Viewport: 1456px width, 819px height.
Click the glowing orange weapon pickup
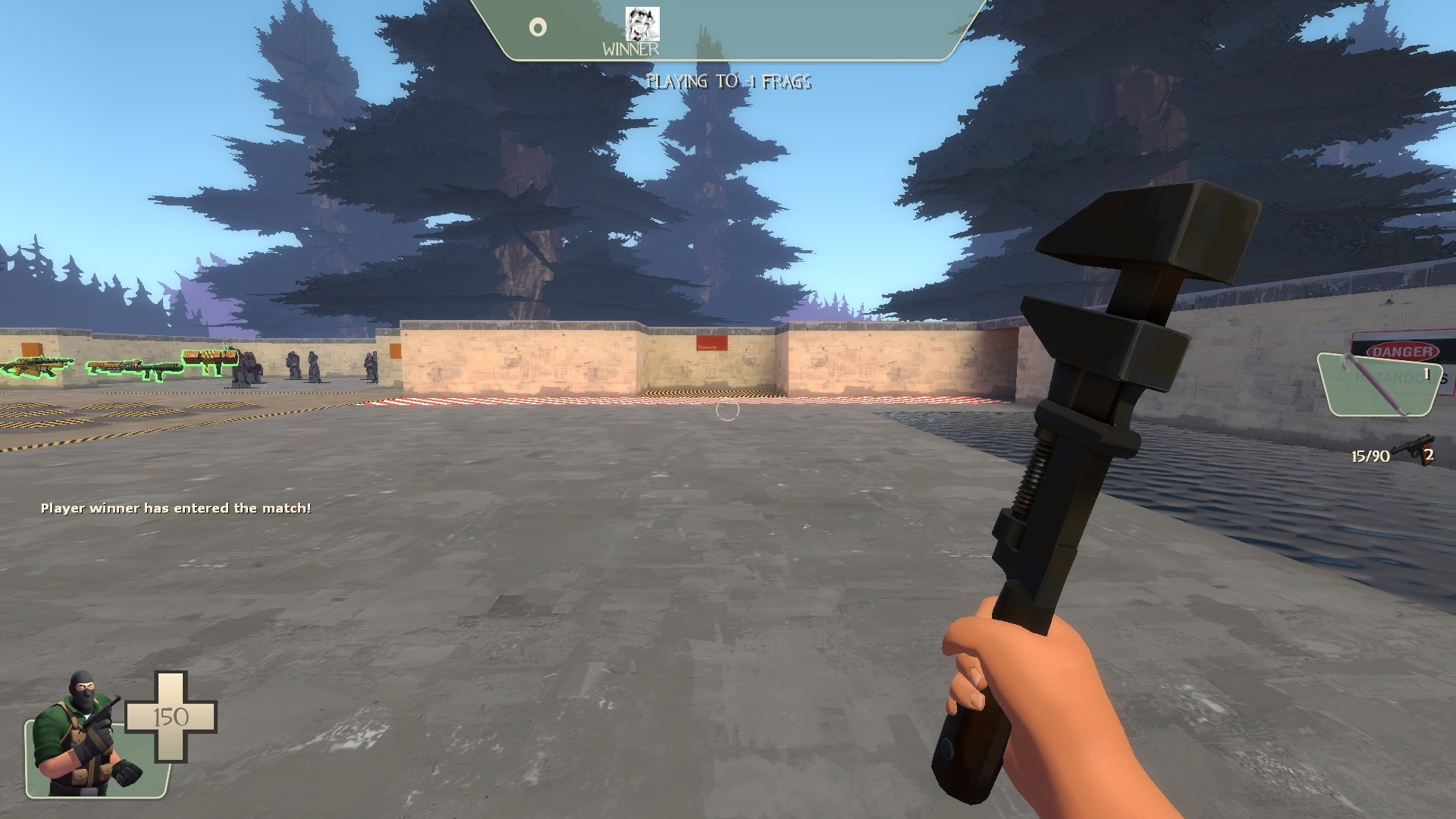(210, 356)
